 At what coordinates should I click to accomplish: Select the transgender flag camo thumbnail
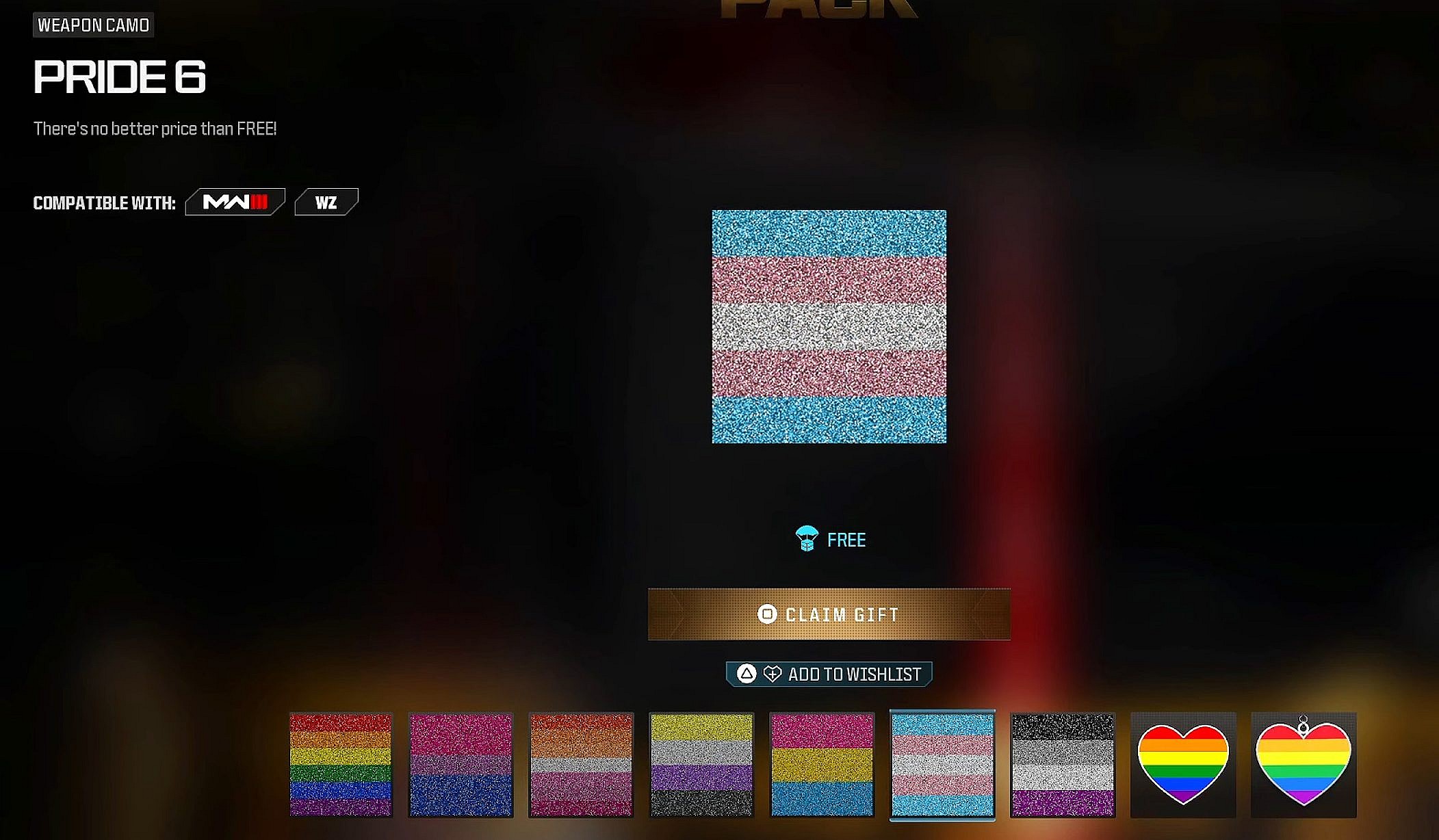pyautogui.click(x=942, y=765)
